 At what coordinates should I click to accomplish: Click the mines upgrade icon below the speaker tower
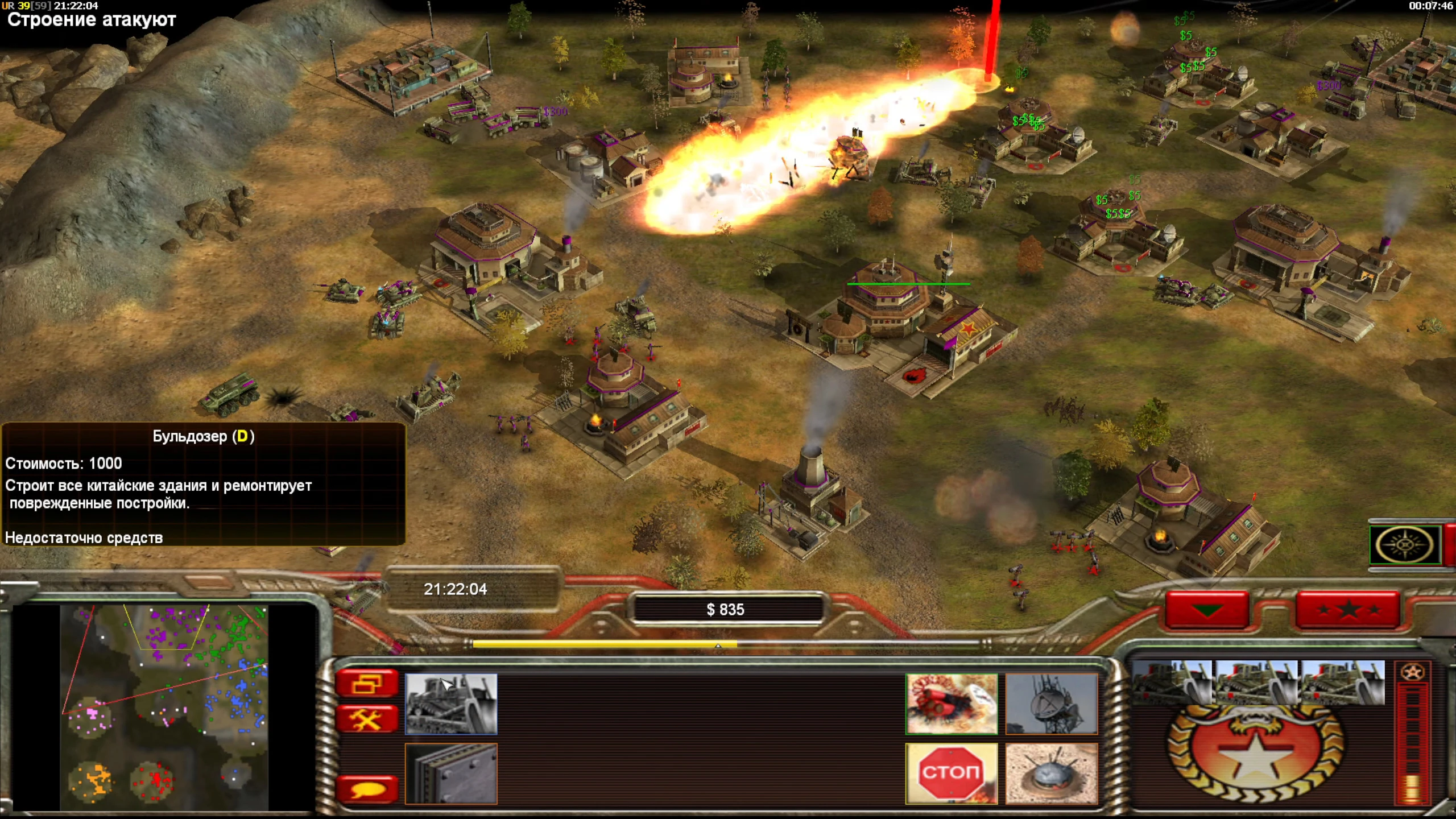(x=1051, y=773)
